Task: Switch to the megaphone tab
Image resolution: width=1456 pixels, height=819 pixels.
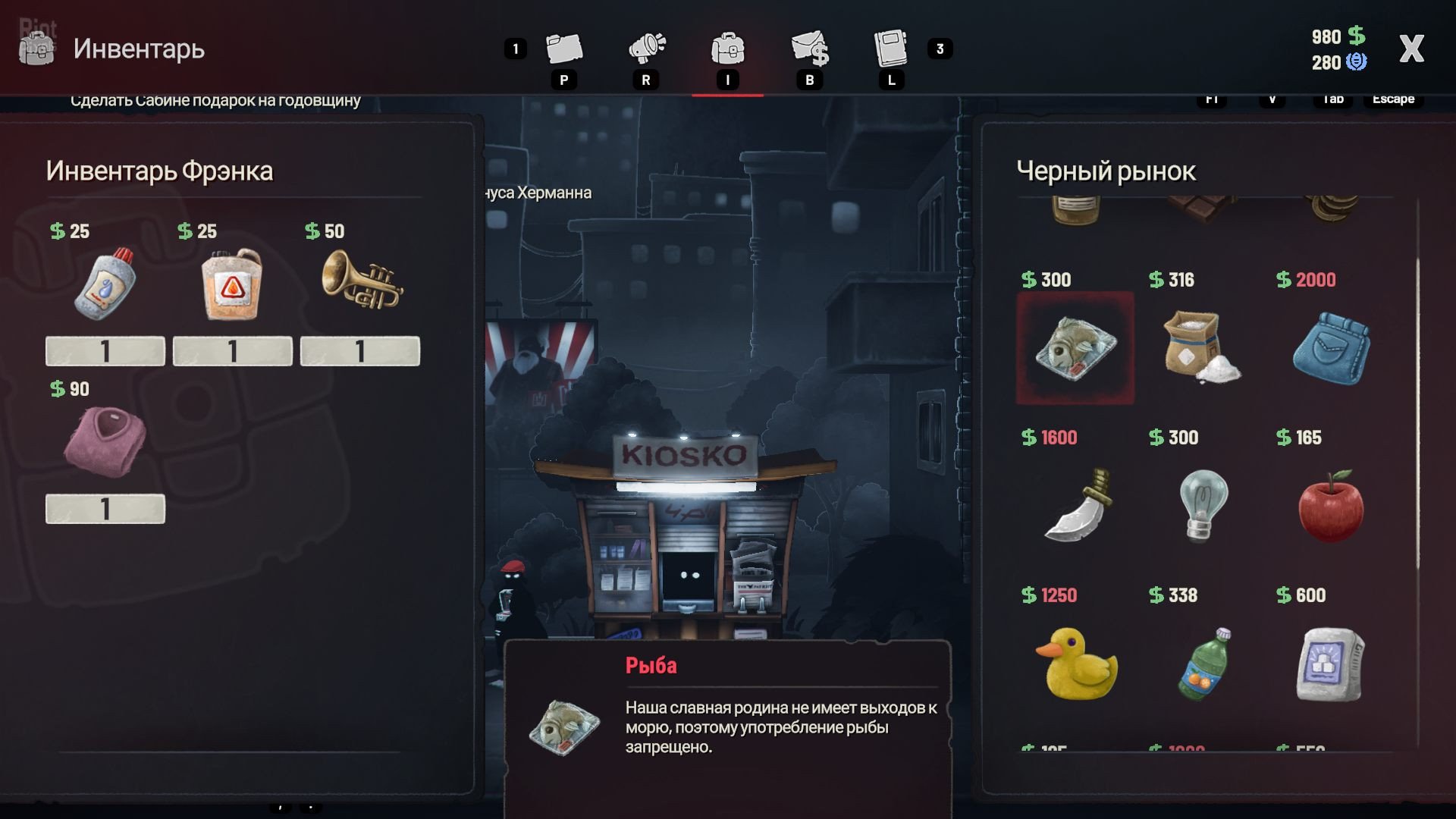Action: (x=646, y=49)
